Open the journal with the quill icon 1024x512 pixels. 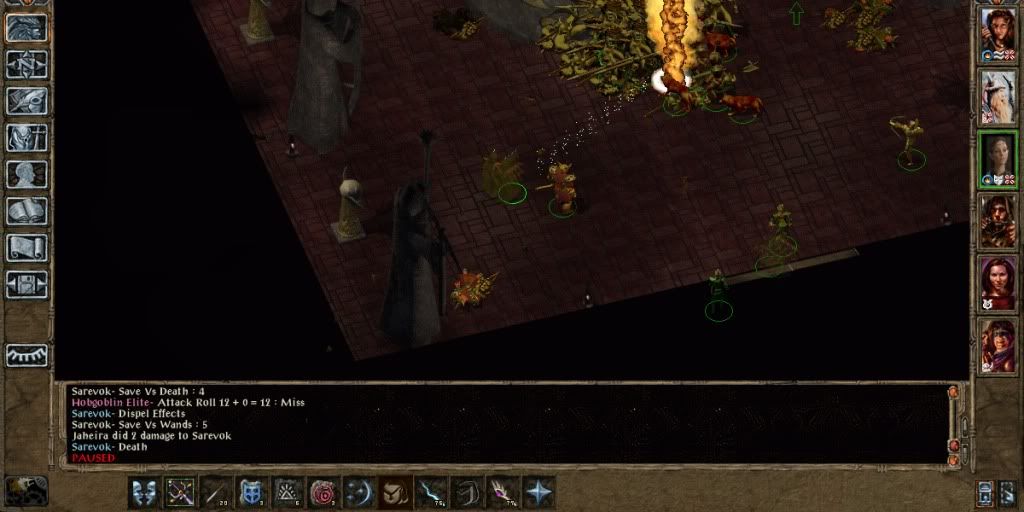[x=27, y=100]
